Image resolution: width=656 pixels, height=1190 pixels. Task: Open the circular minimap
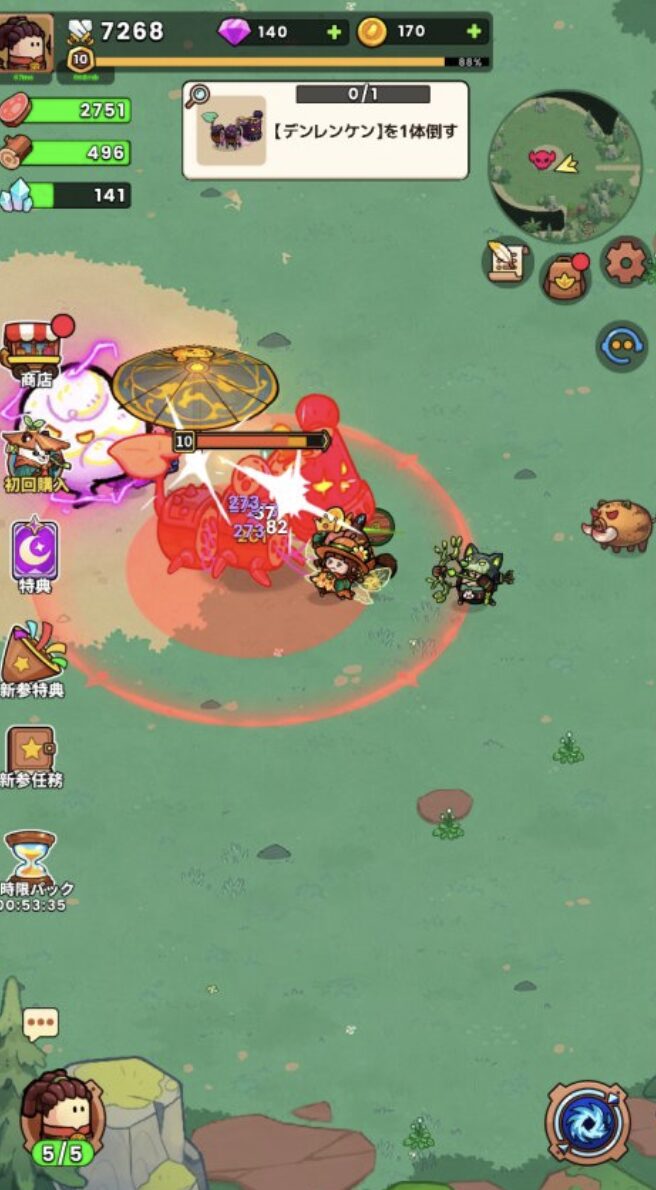[564, 166]
